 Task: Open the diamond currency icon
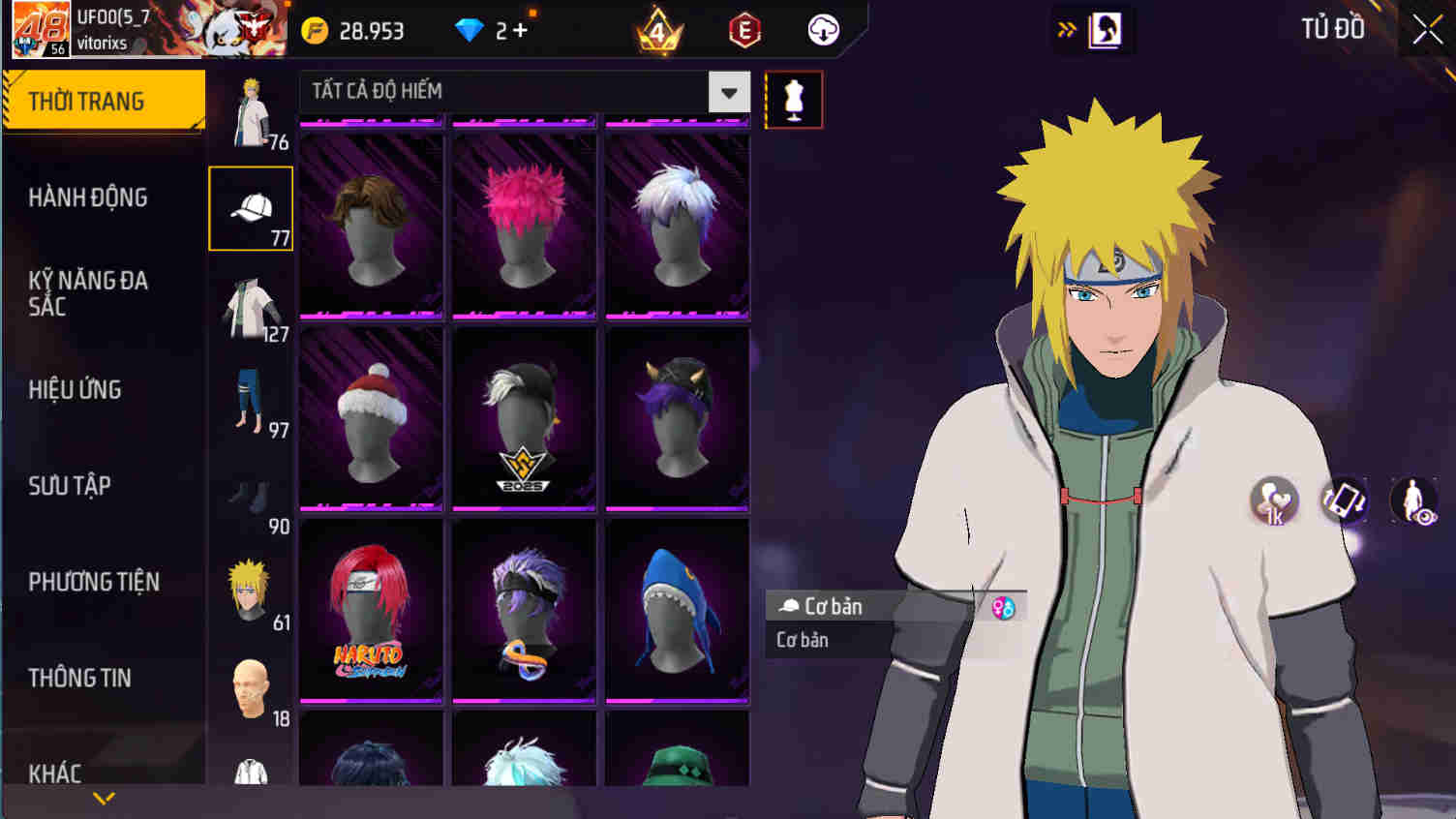click(471, 30)
